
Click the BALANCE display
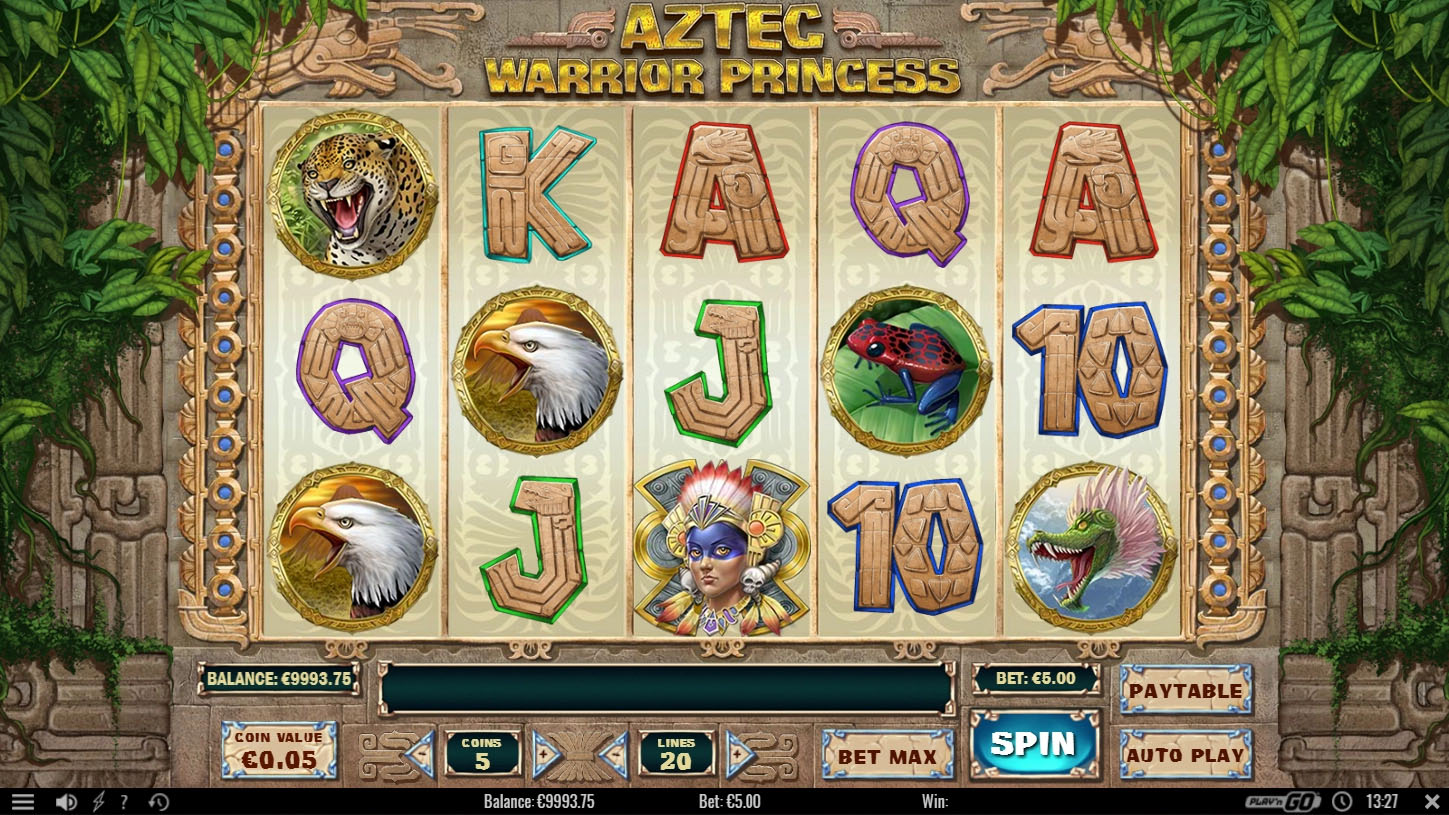(280, 678)
